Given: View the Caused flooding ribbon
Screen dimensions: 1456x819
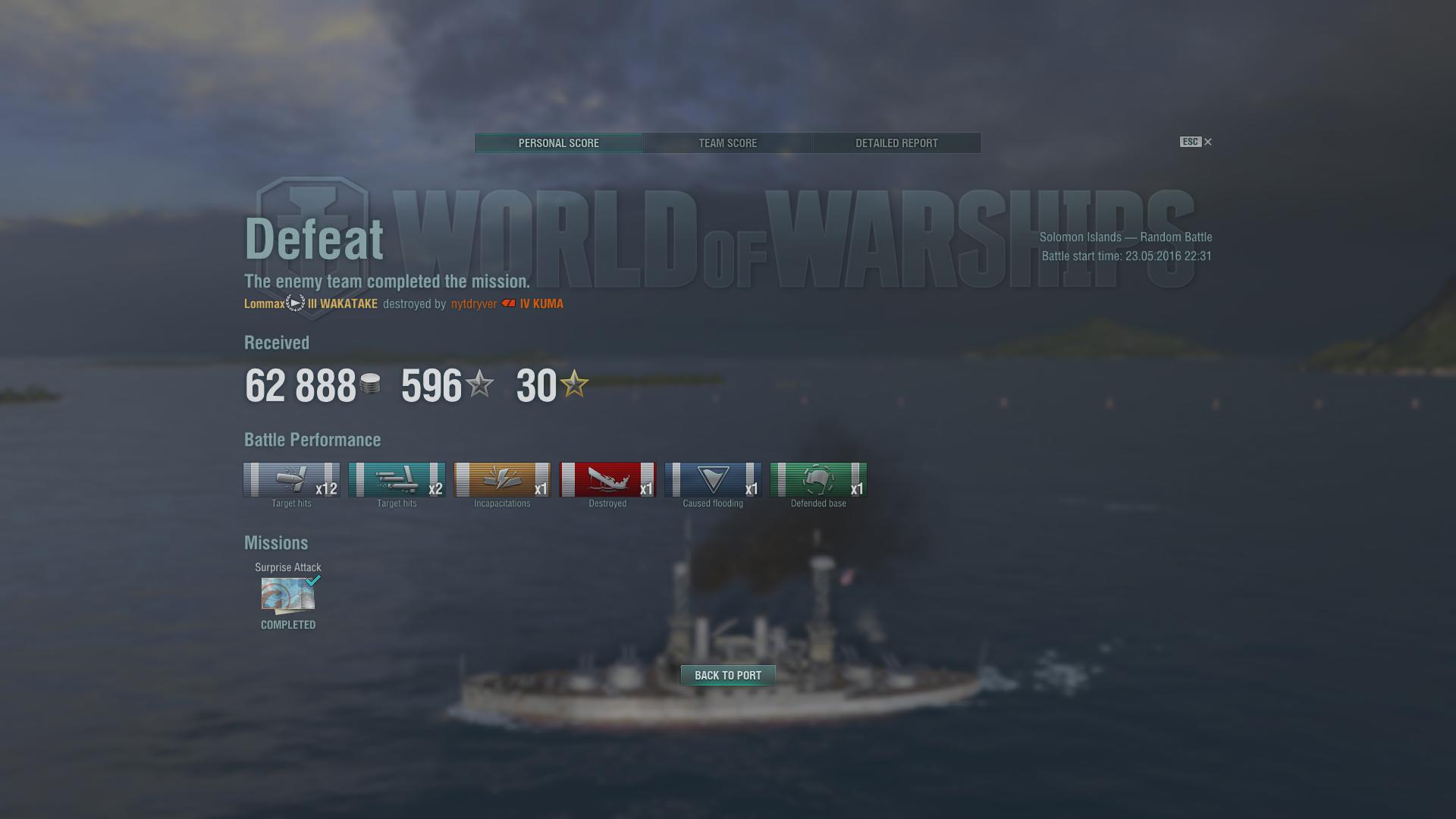Looking at the screenshot, I should (713, 480).
